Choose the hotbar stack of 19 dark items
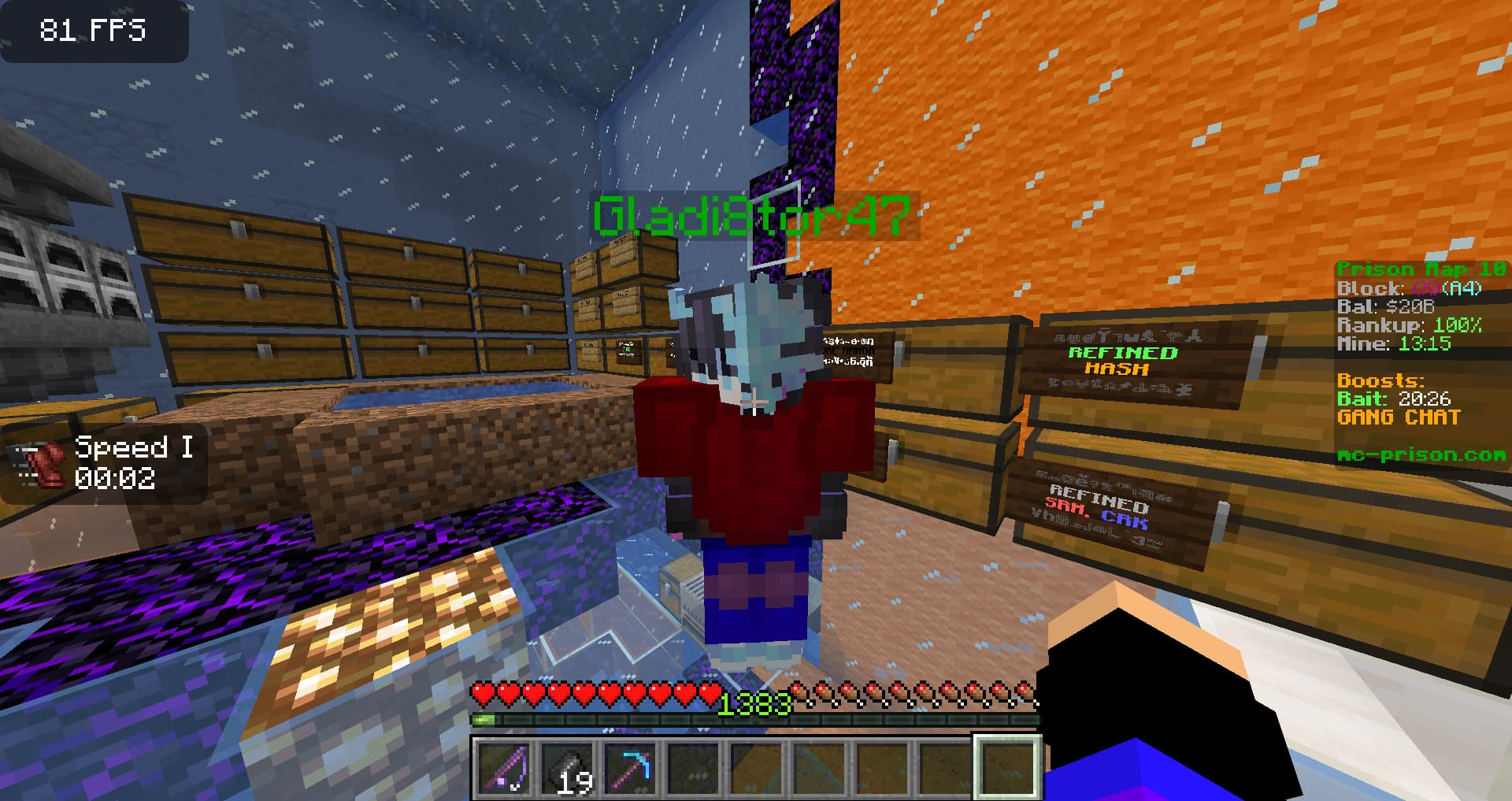This screenshot has width=1512, height=801. point(567,767)
